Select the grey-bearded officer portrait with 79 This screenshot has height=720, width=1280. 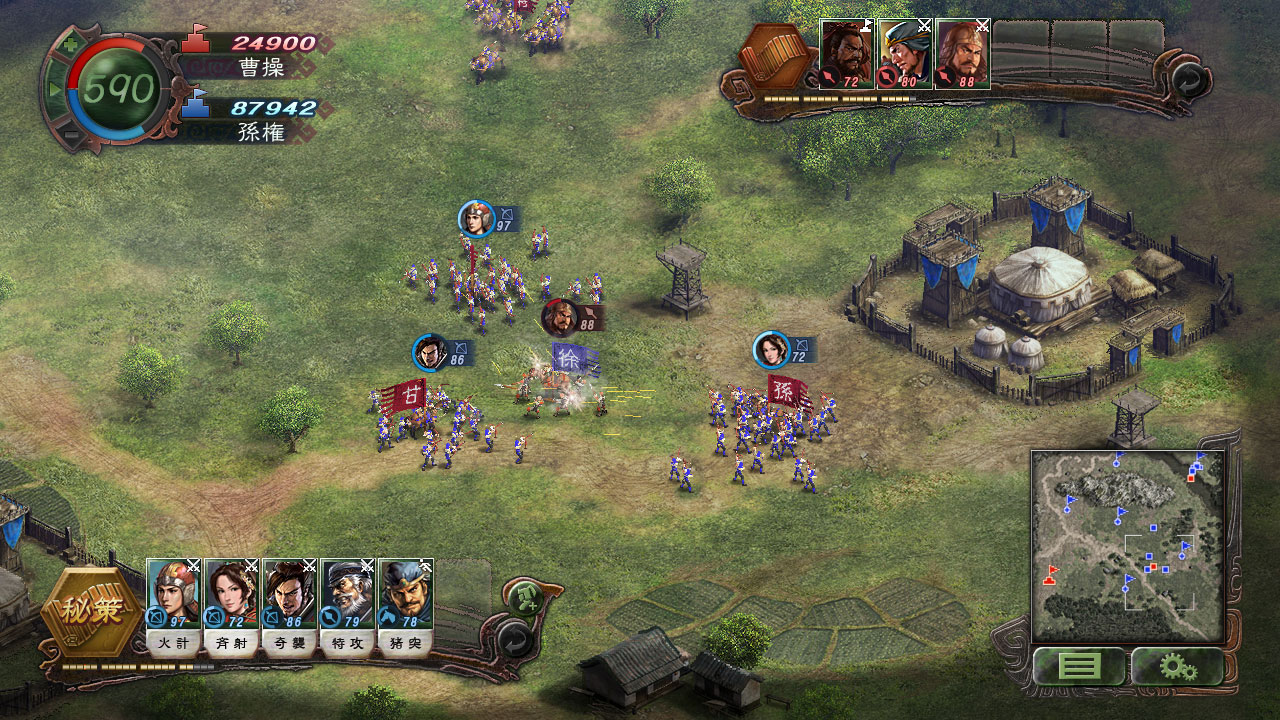point(348,593)
